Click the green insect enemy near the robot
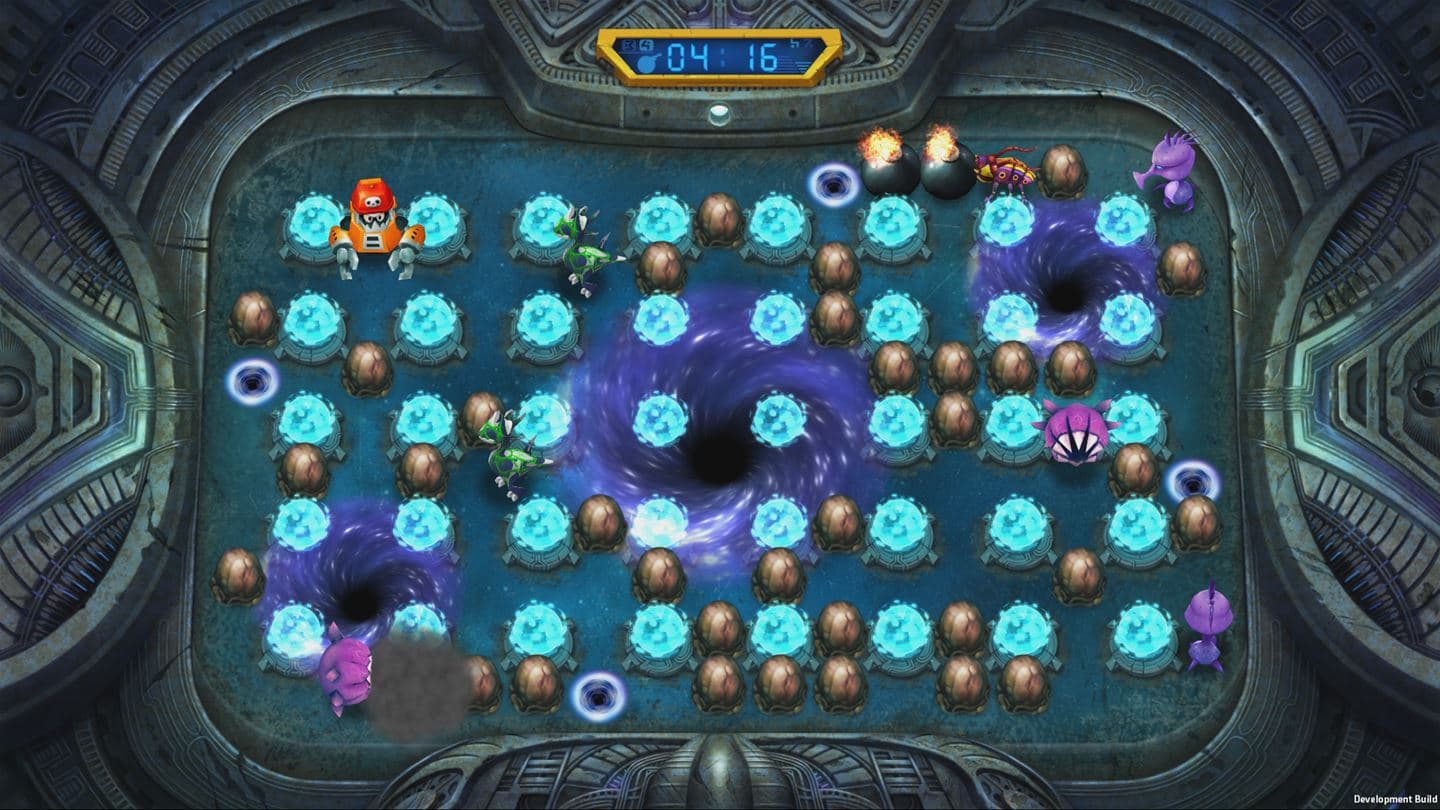This screenshot has width=1440, height=810. (x=582, y=250)
